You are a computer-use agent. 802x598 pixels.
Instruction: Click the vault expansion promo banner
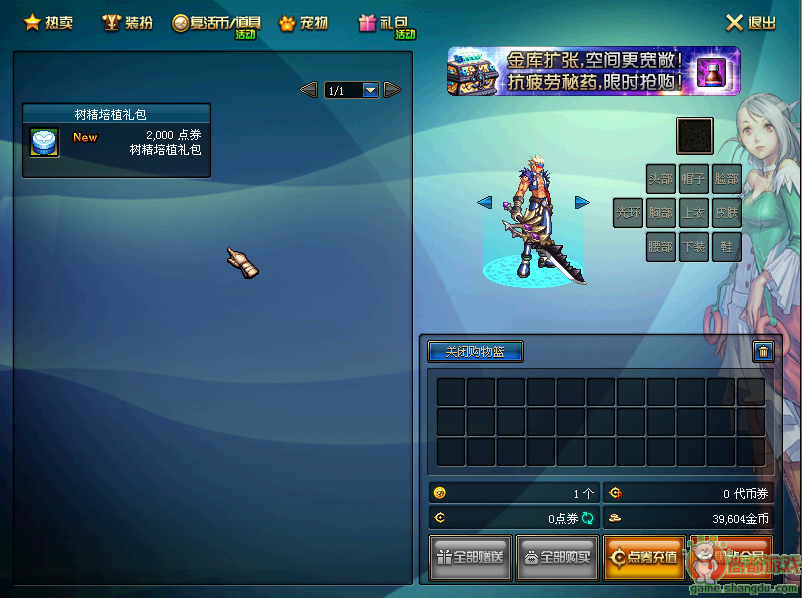point(594,71)
